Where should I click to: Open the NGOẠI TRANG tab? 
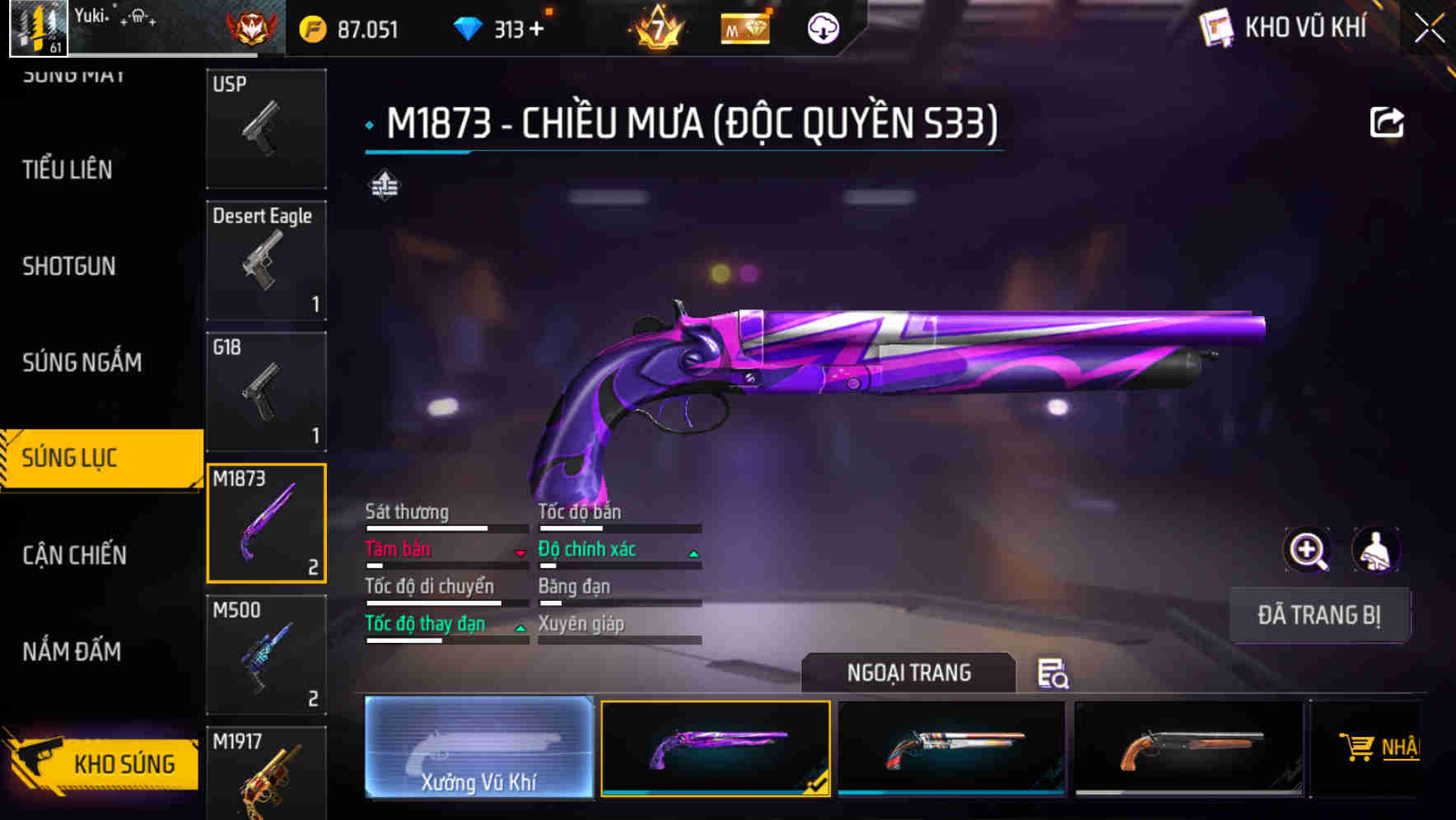tap(908, 673)
